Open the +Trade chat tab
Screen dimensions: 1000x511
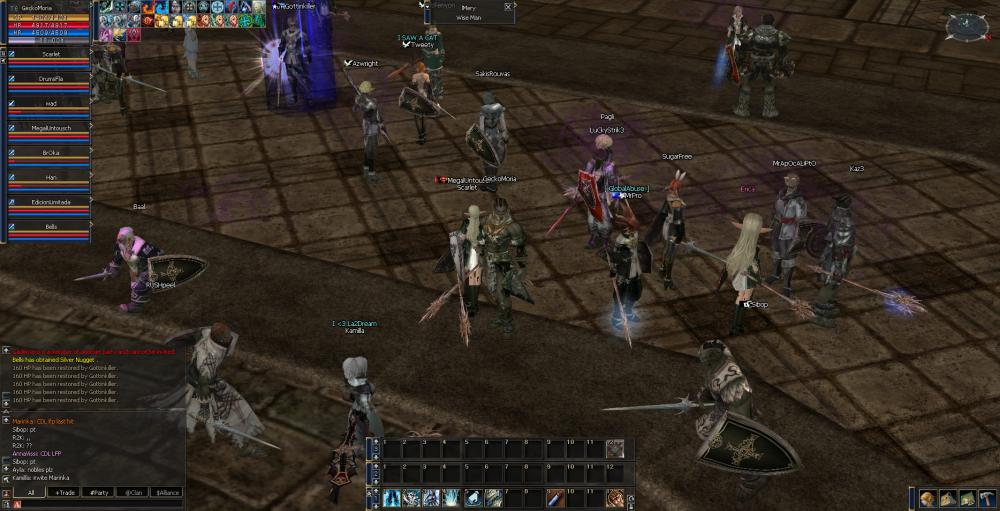(x=66, y=492)
